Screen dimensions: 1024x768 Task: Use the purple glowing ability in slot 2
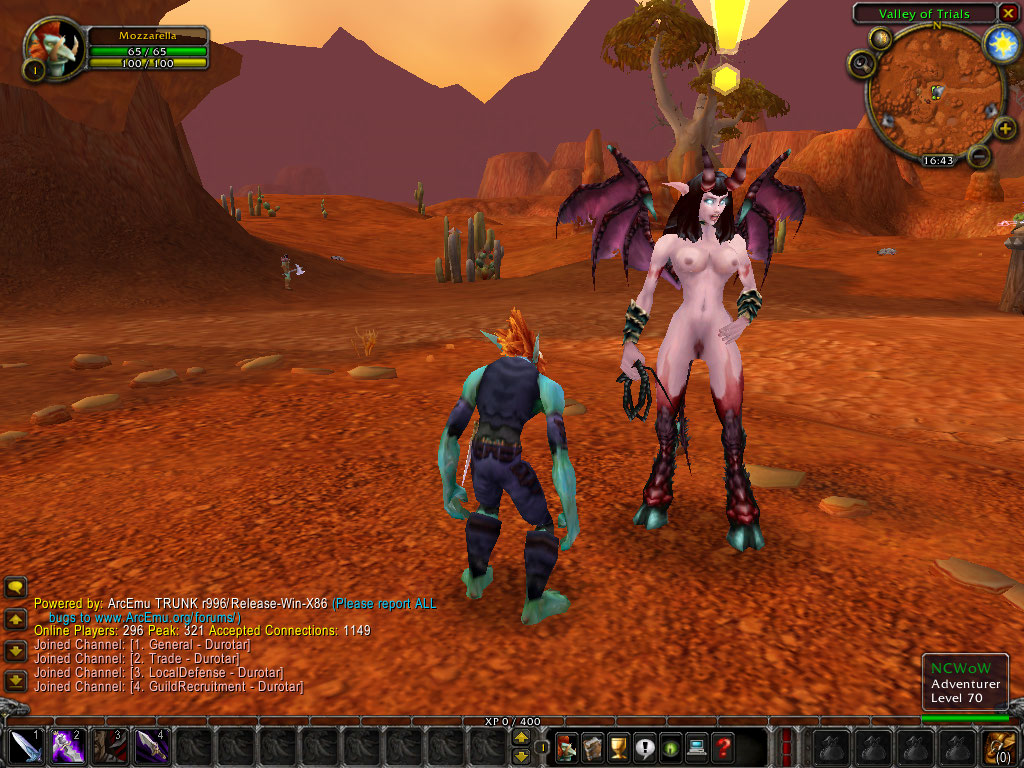pyautogui.click(x=68, y=746)
